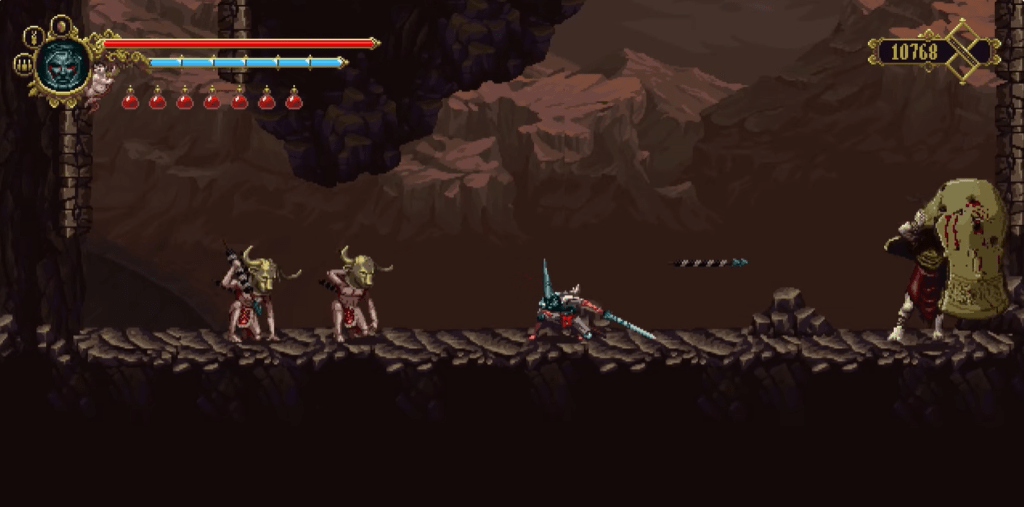The image size is (1024, 507).
Task: Select the three-candles slot beside the portrait
Action: coord(23,65)
